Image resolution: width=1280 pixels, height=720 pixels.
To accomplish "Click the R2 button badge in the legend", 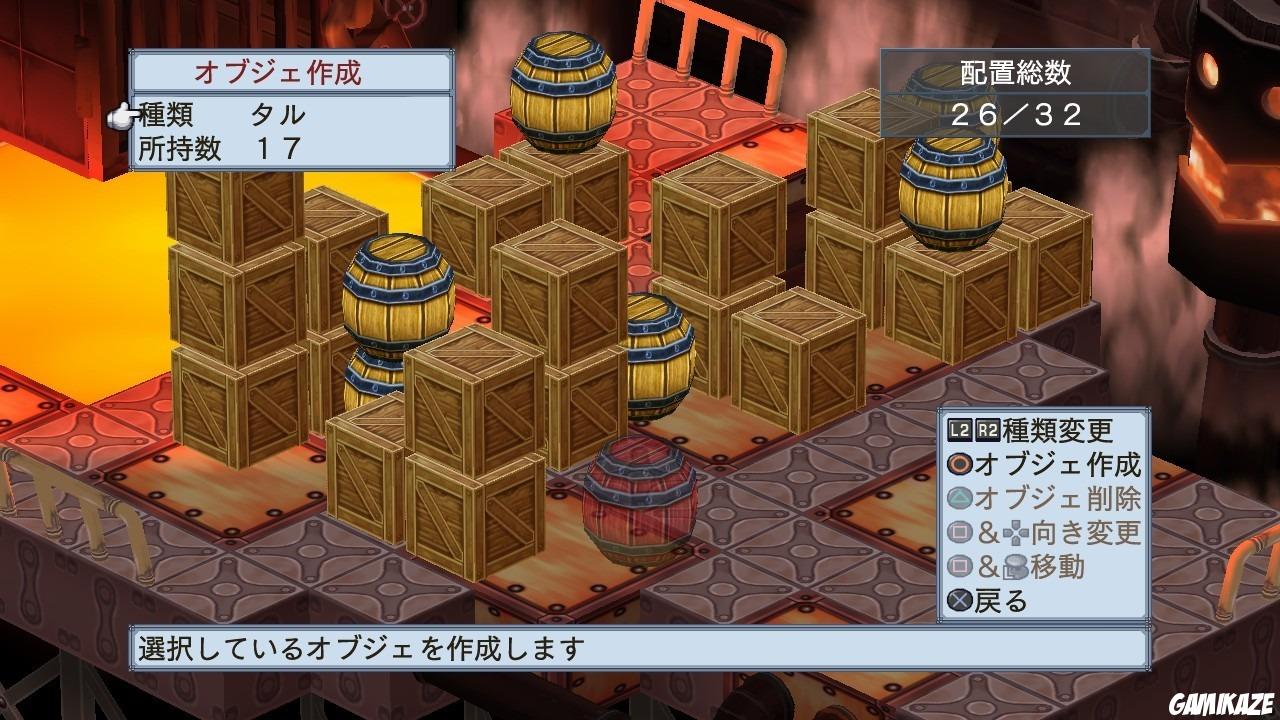I will [x=987, y=427].
